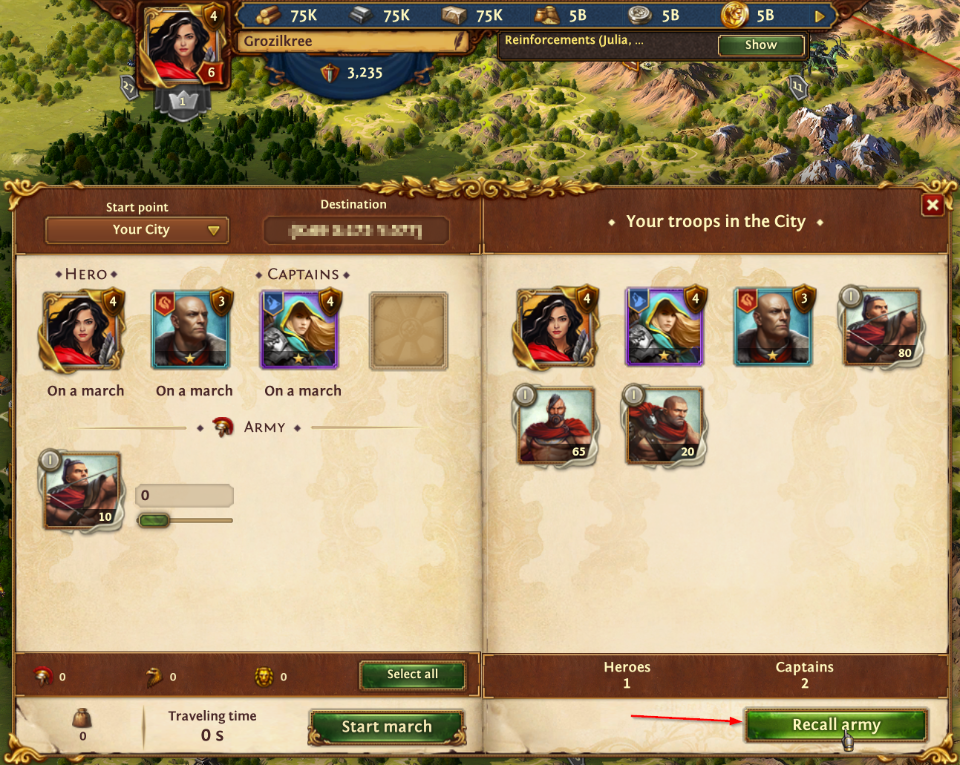
Task: Pick the city unit with 20 troops
Action: (664, 425)
